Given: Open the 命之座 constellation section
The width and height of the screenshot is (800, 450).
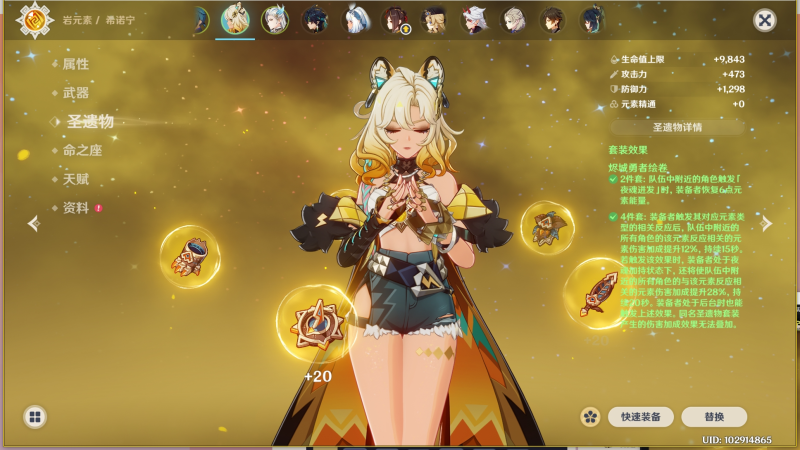Looking at the screenshot, I should coord(82,150).
